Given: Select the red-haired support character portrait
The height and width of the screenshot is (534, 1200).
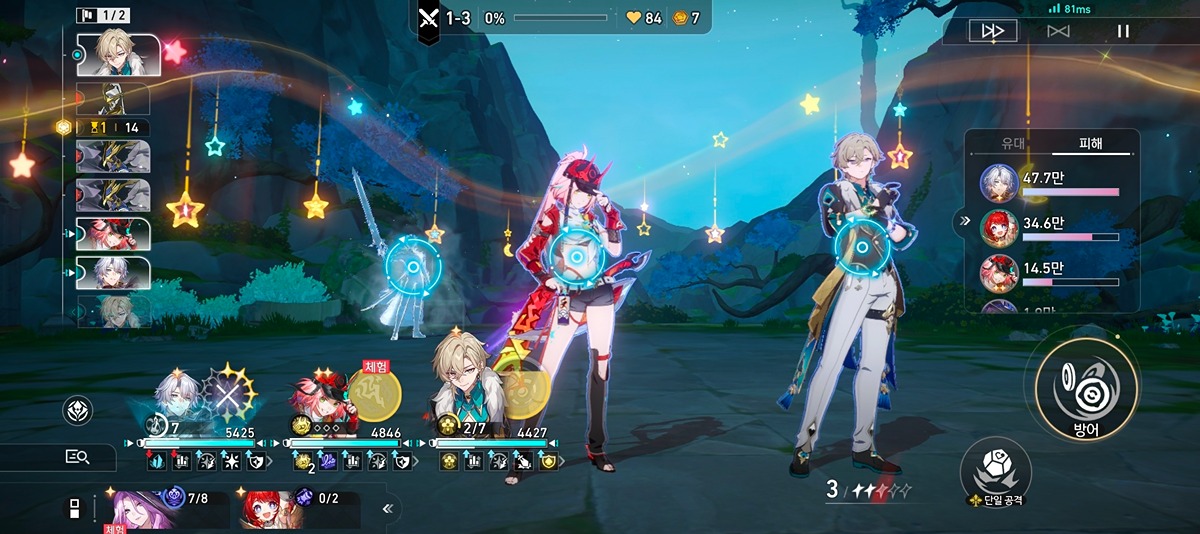Looking at the screenshot, I should [267, 508].
